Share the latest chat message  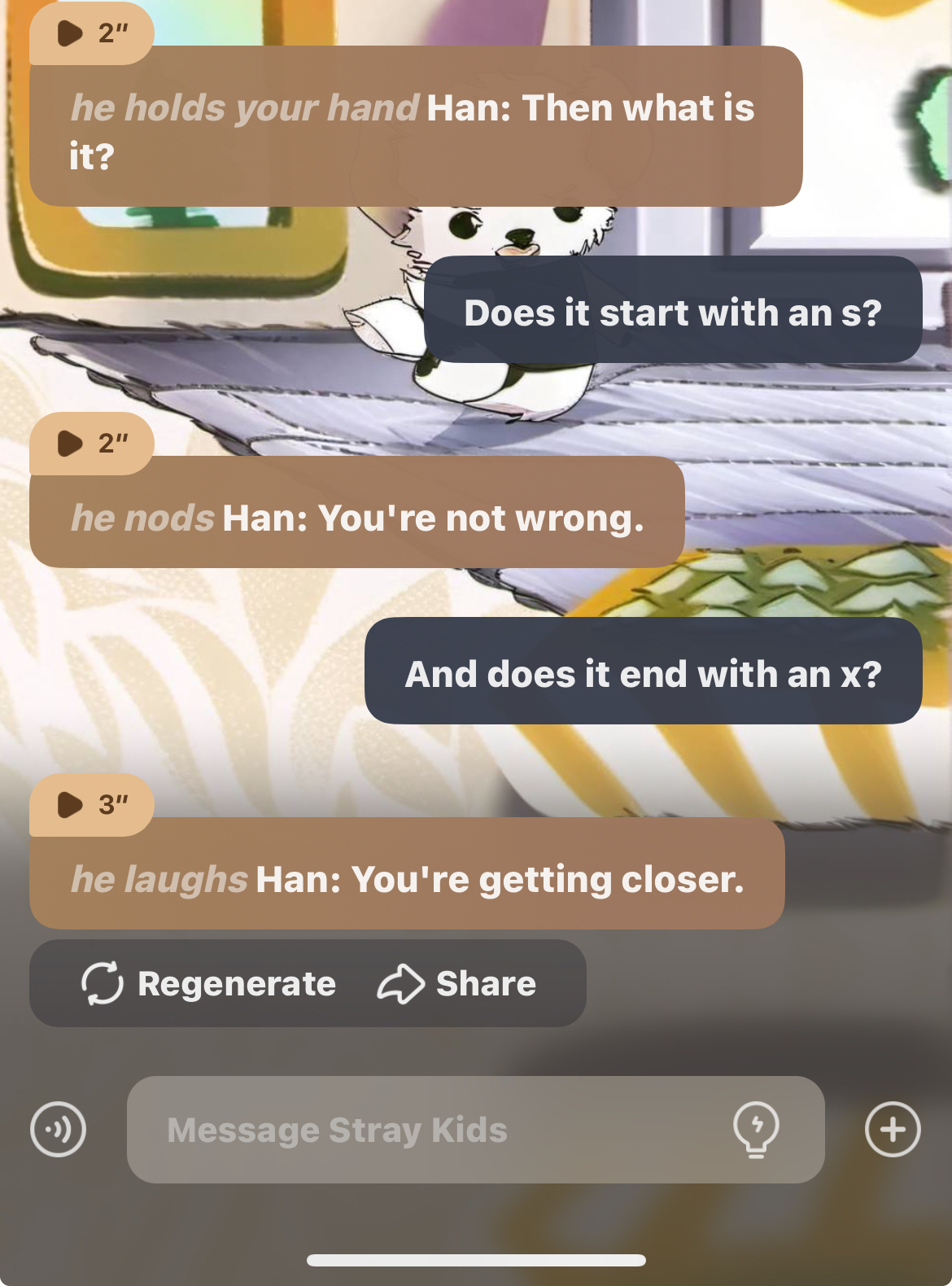pos(457,983)
